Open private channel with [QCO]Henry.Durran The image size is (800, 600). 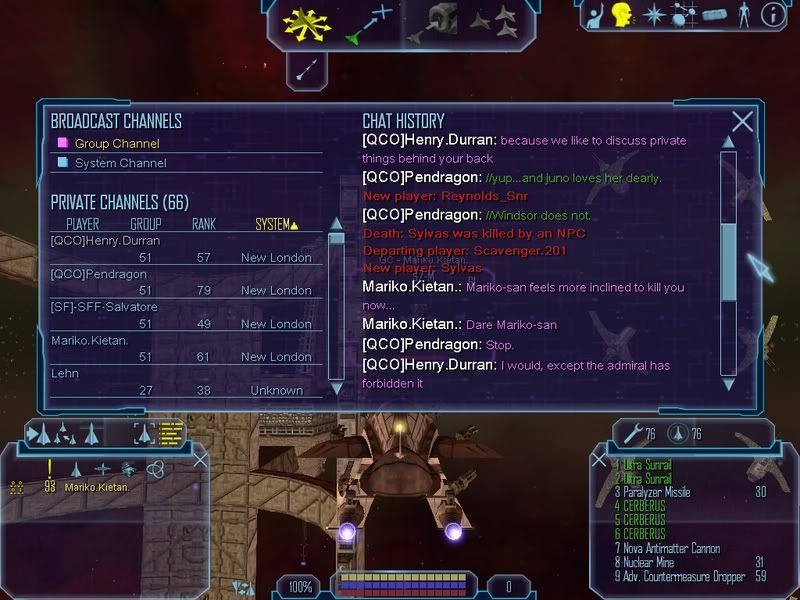click(x=105, y=241)
